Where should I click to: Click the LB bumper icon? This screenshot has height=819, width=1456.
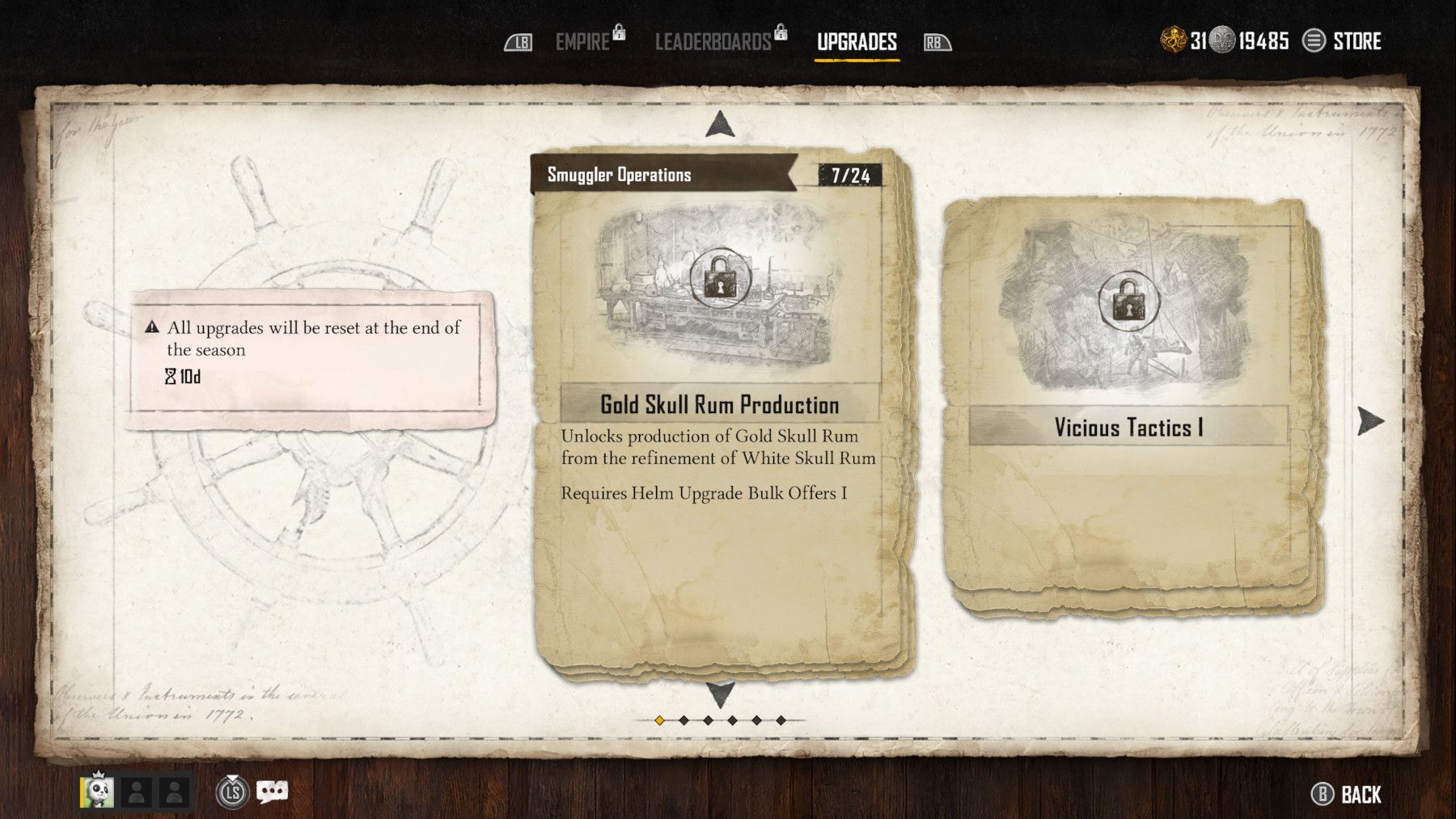[523, 41]
